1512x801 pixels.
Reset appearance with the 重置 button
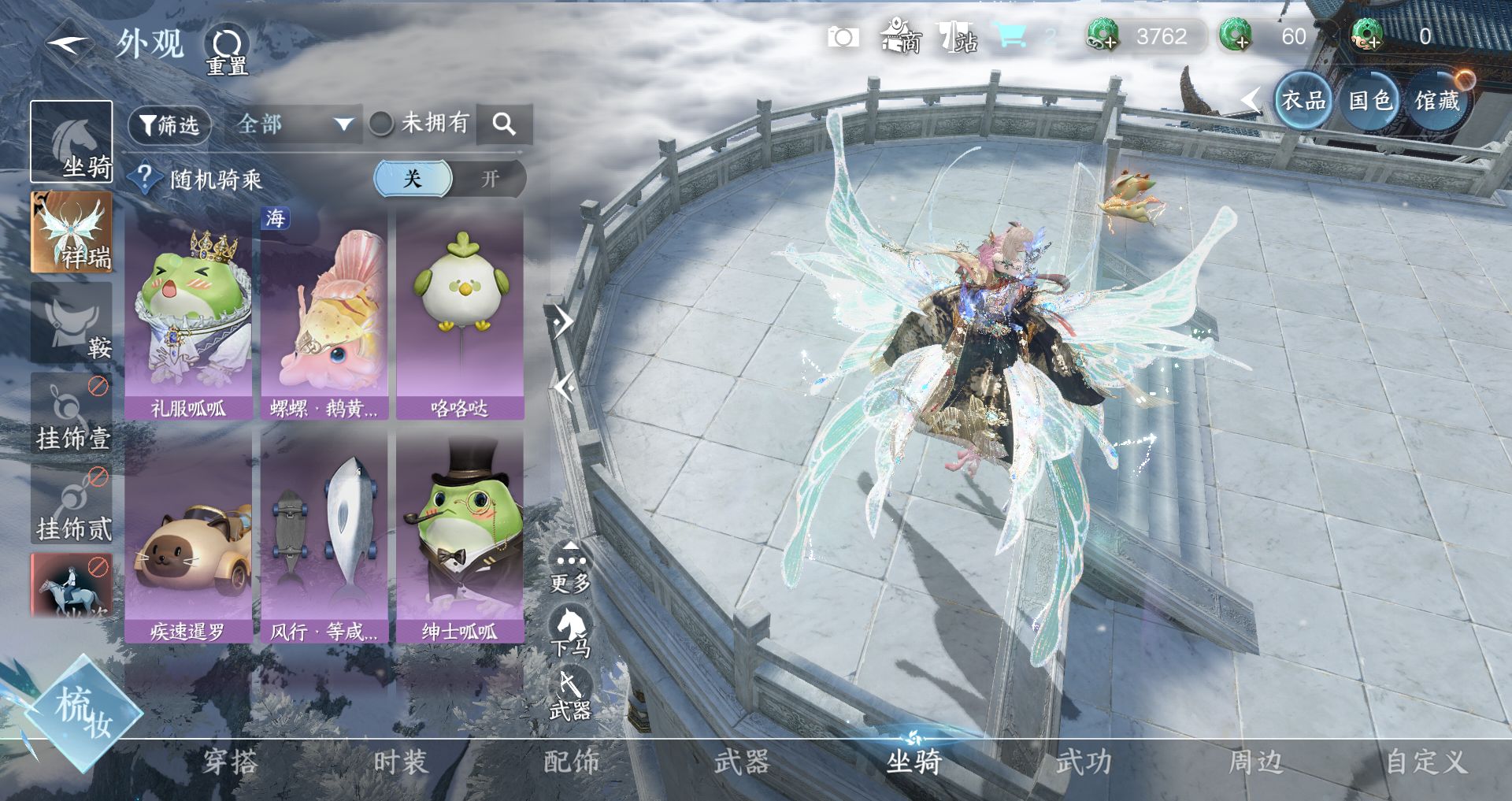pyautogui.click(x=227, y=50)
